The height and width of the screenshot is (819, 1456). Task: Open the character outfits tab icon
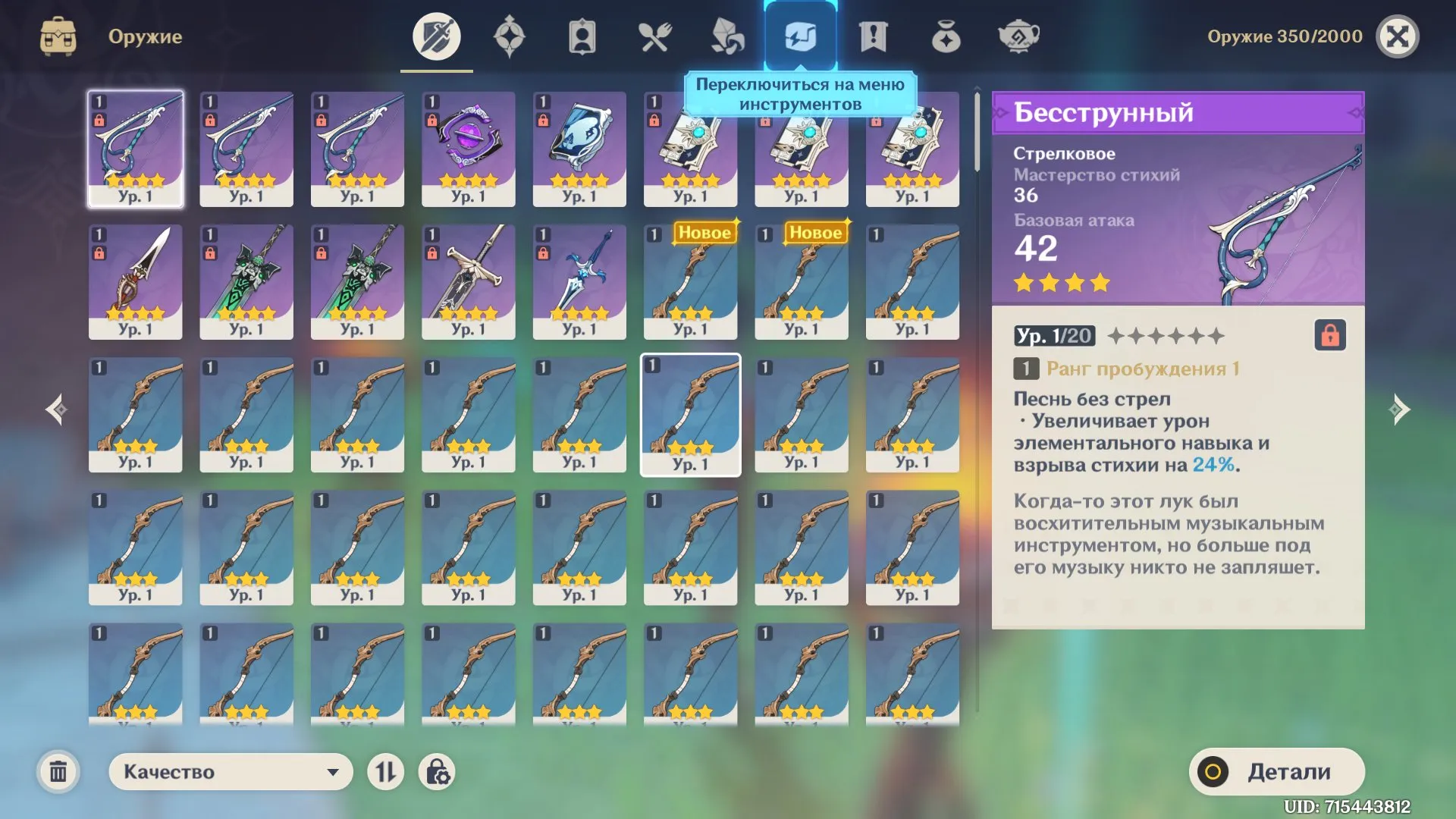pos(582,36)
